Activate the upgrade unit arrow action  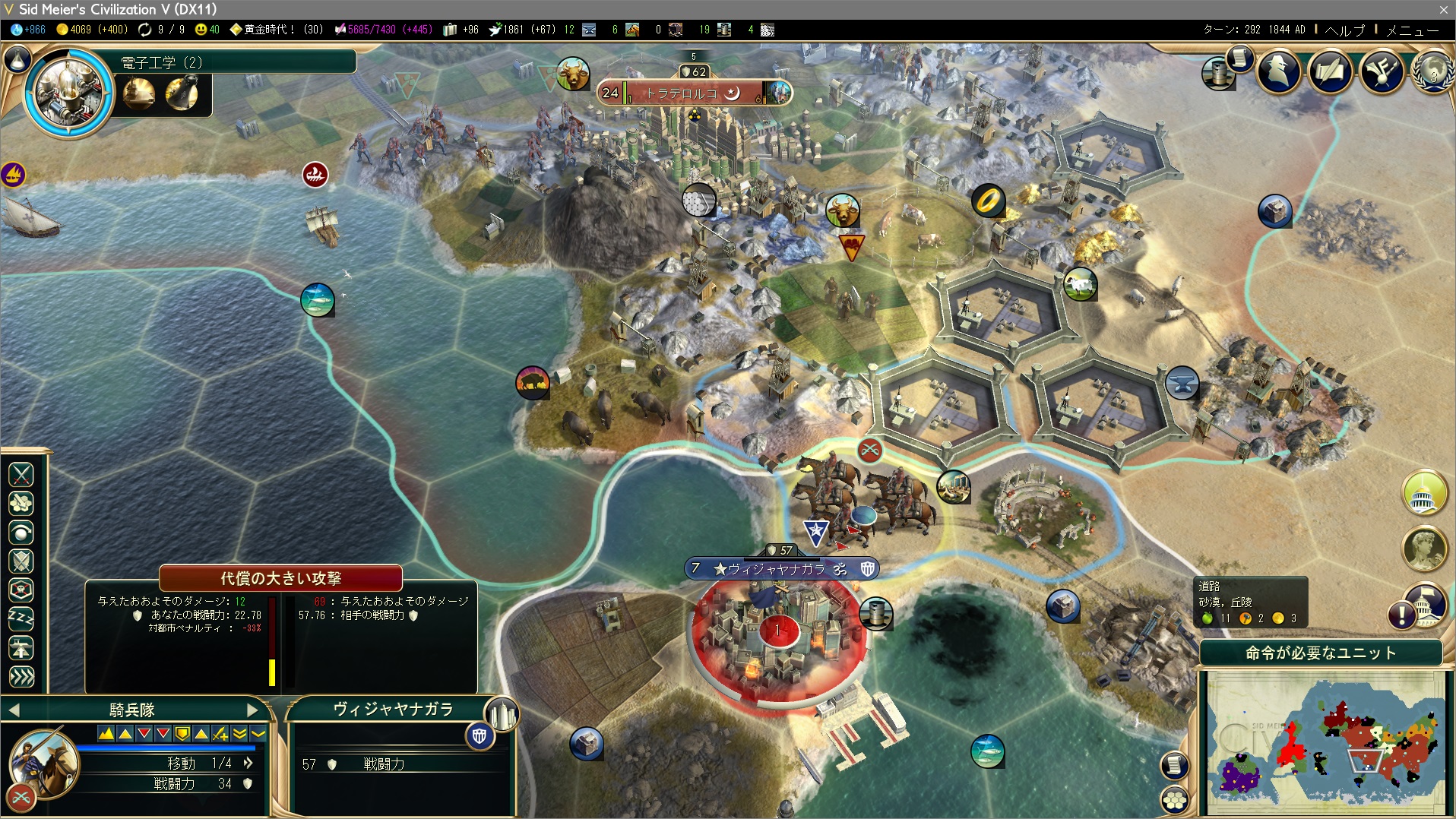(21, 648)
